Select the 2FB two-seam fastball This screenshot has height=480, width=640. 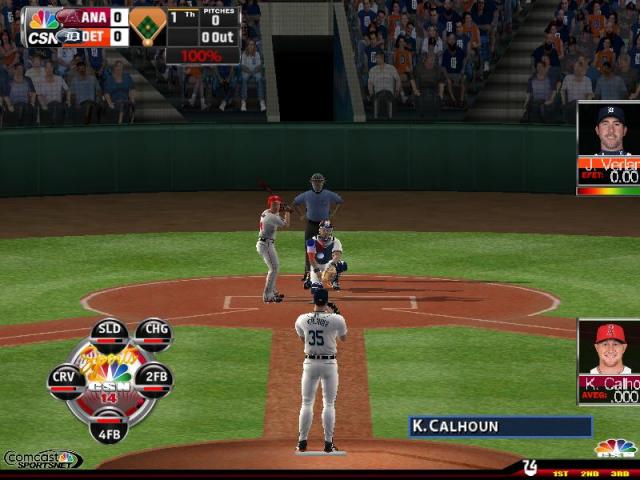154,379
